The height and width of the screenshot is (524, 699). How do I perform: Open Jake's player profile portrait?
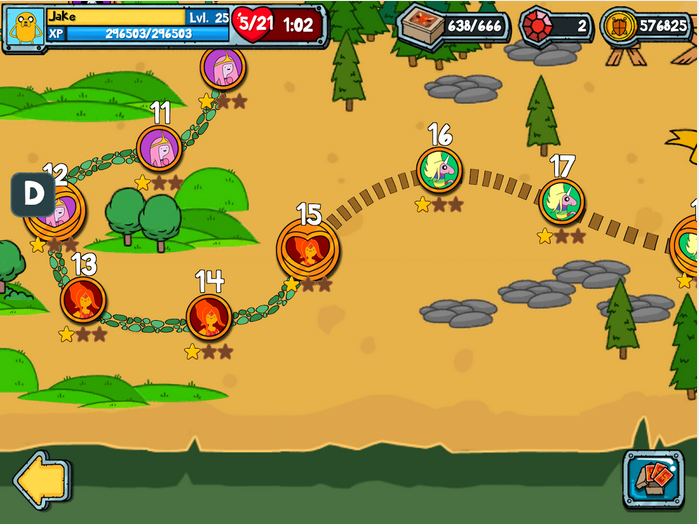[x=24, y=25]
